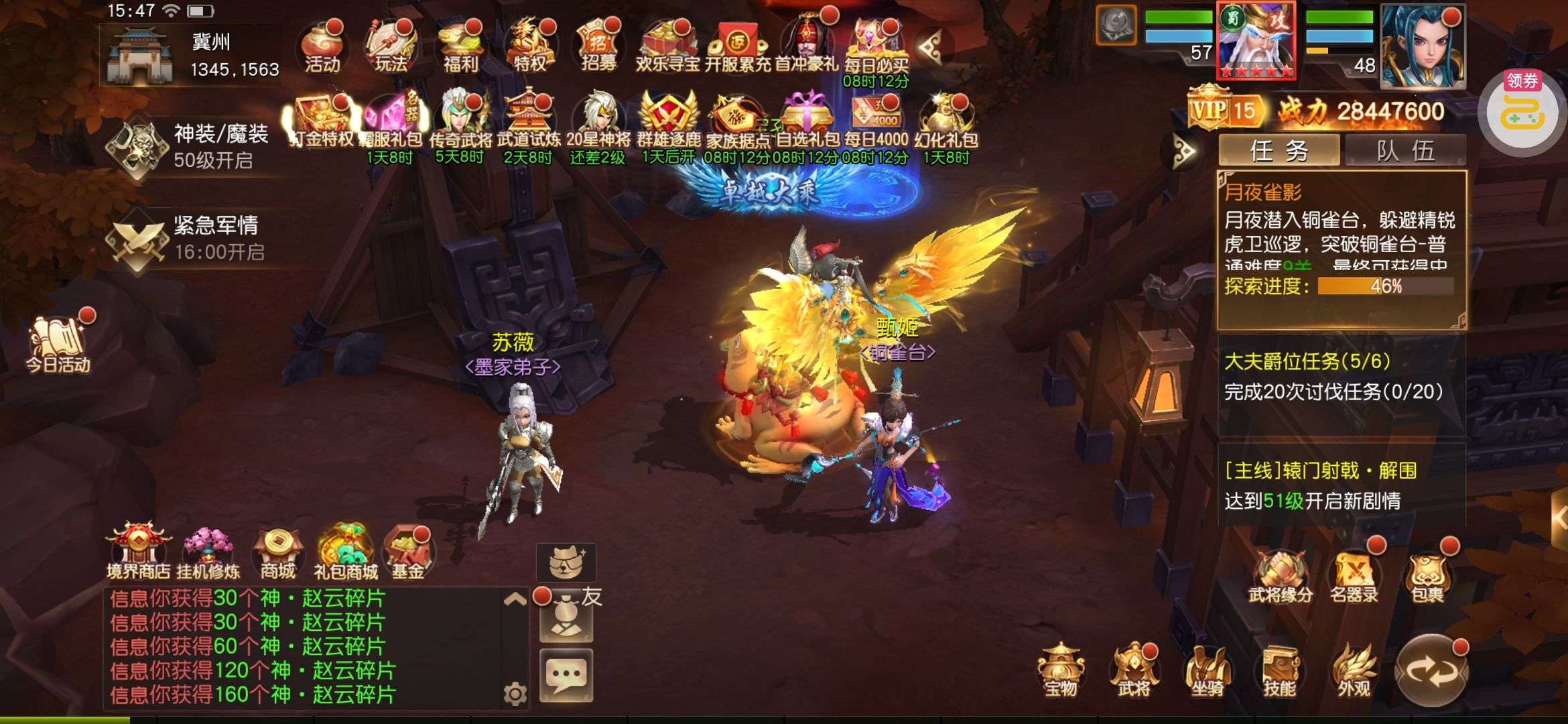Open the 坐骑 mount menu

point(1207,670)
